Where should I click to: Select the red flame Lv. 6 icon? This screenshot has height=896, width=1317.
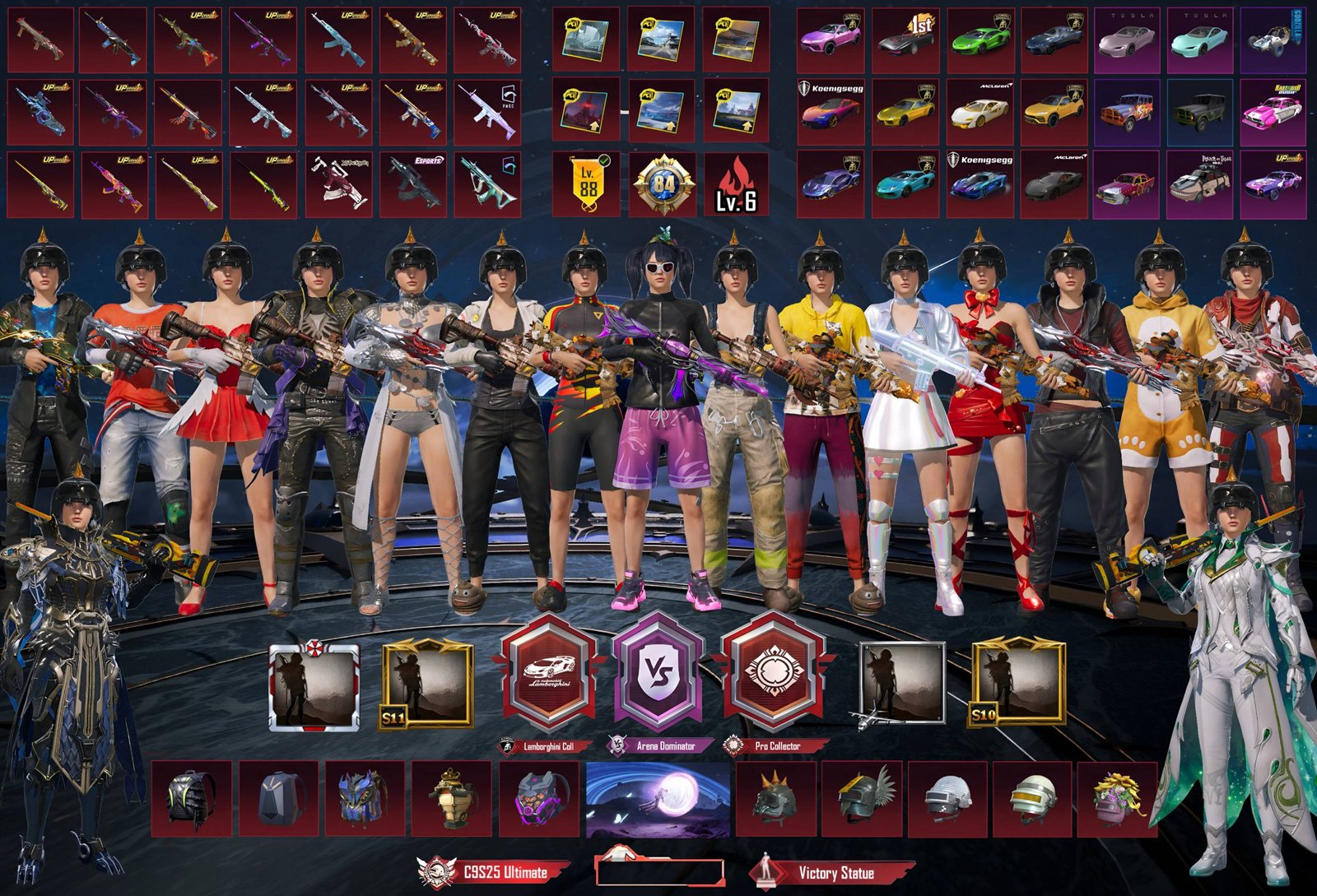[x=737, y=184]
